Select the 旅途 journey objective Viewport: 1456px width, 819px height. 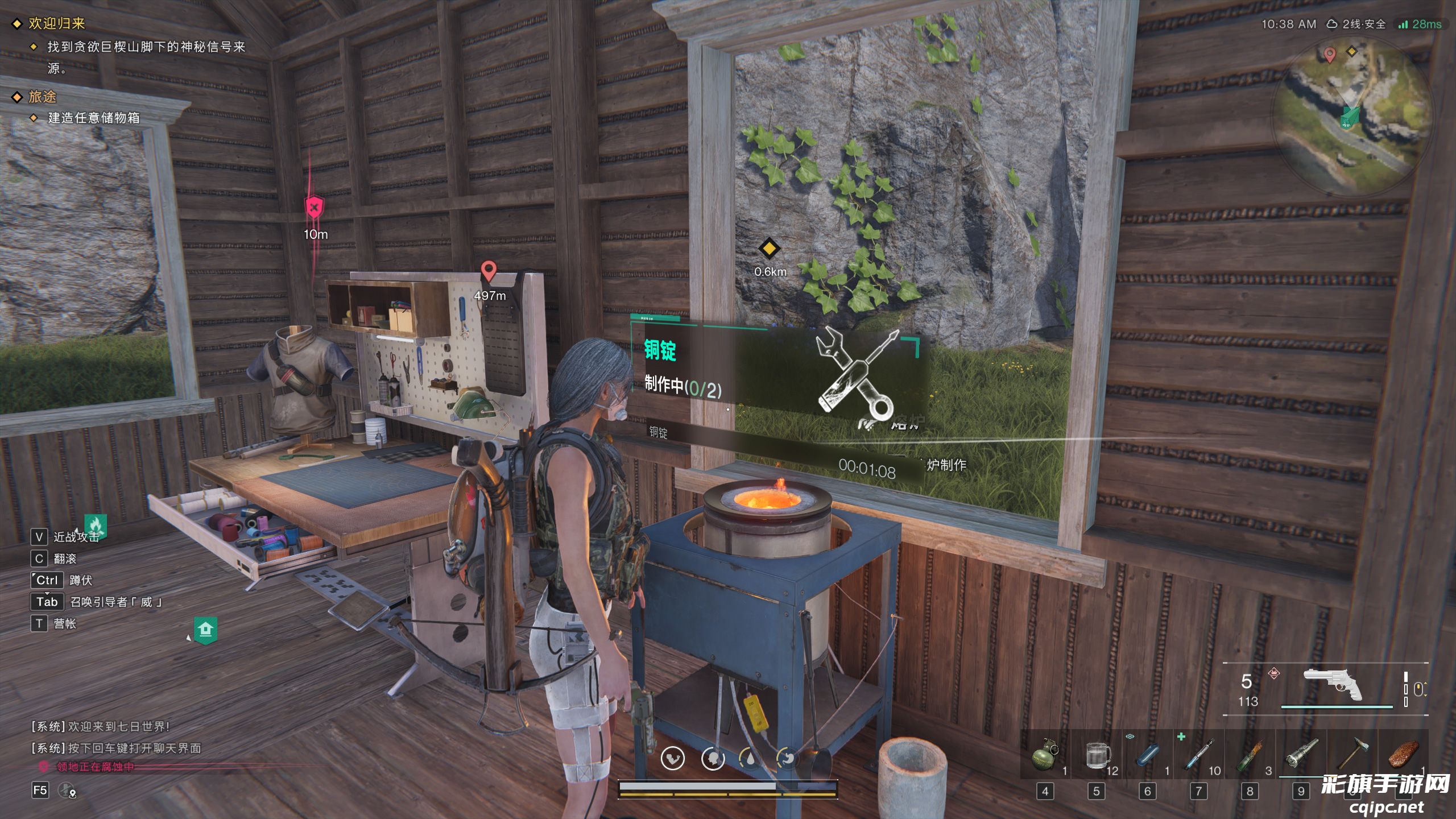click(x=43, y=97)
